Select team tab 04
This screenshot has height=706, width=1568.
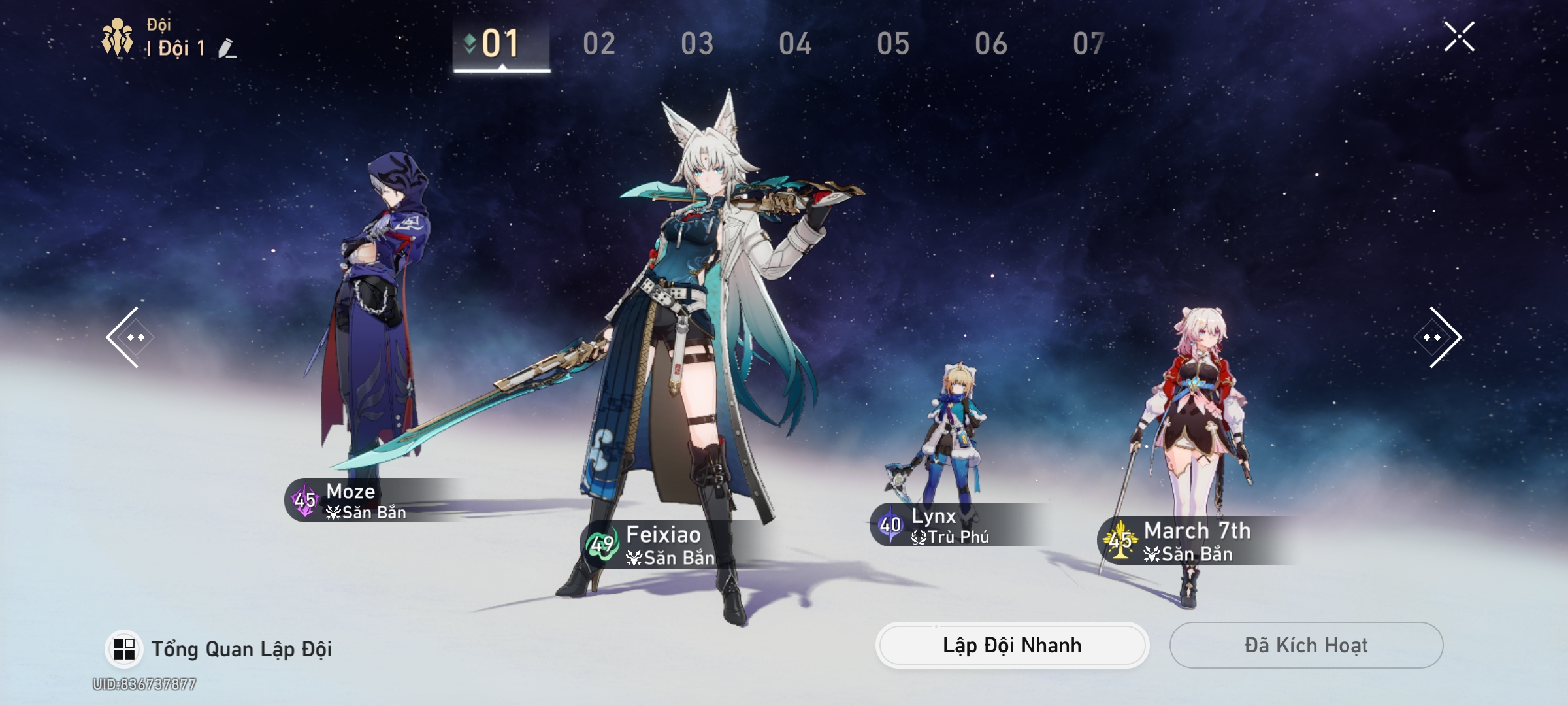tap(794, 44)
